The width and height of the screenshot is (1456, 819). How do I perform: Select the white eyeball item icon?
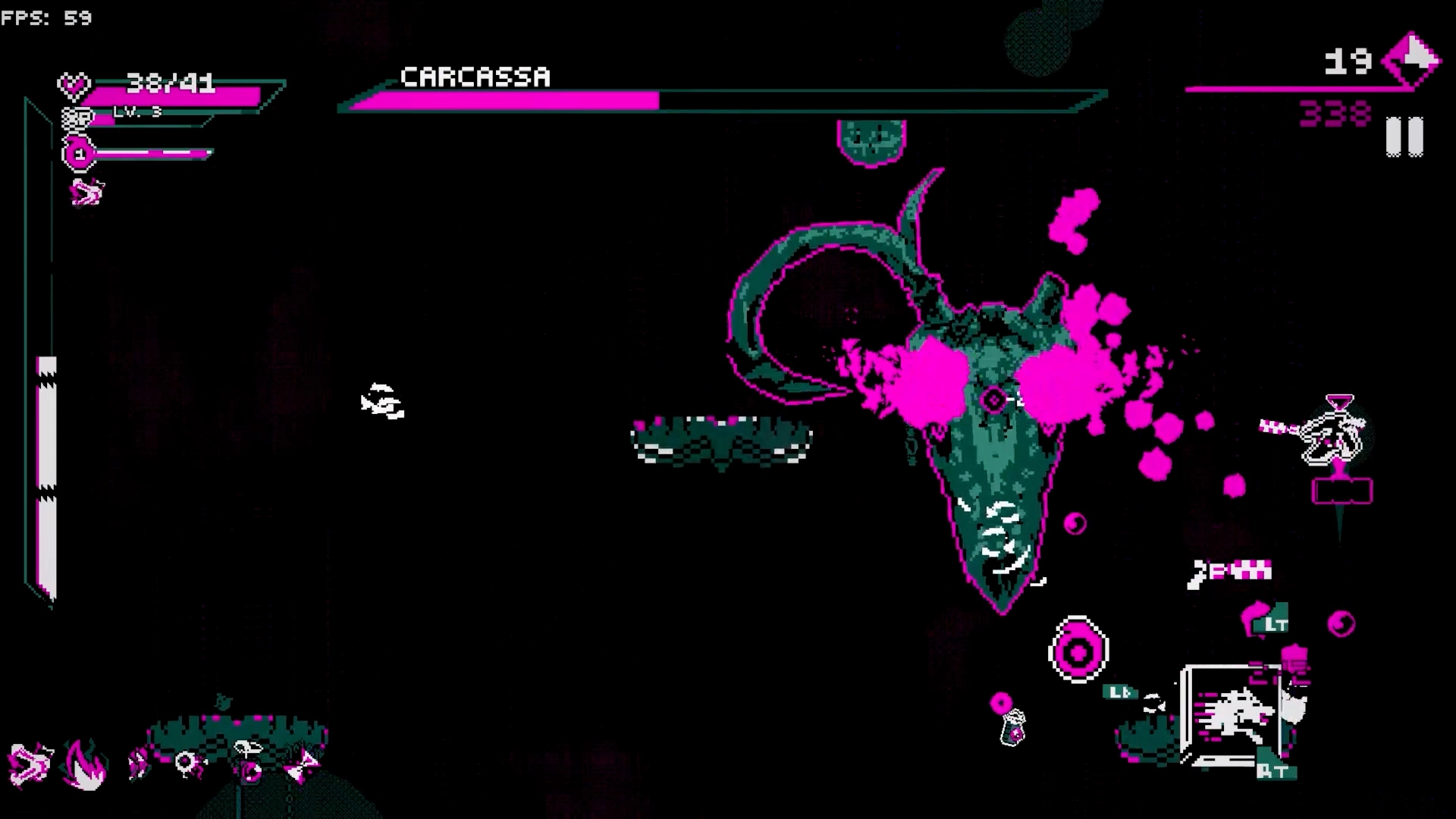coord(187,763)
